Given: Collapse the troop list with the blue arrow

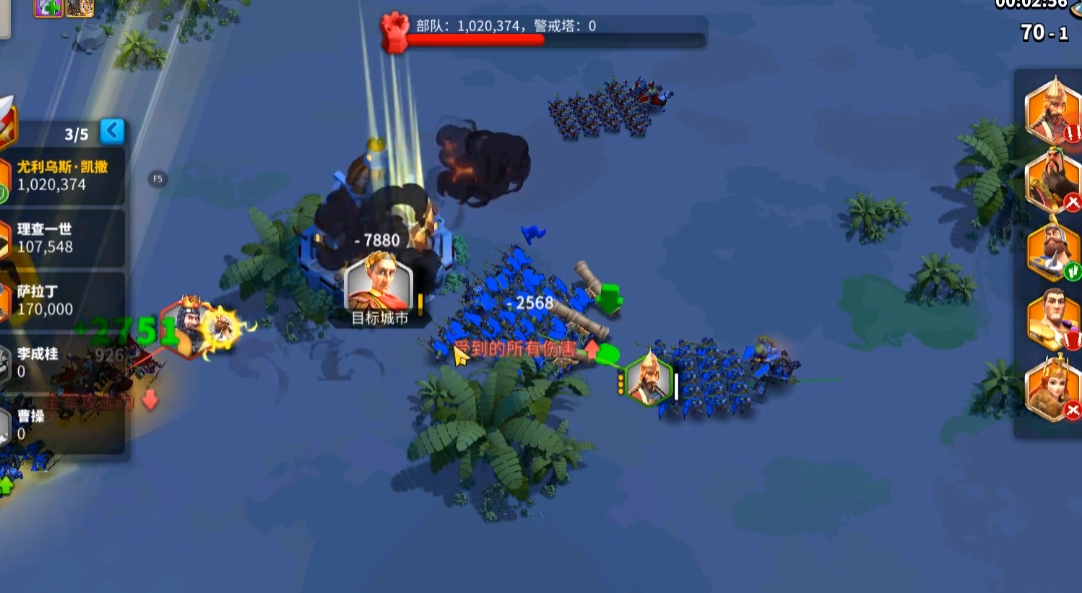Looking at the screenshot, I should 113,131.
